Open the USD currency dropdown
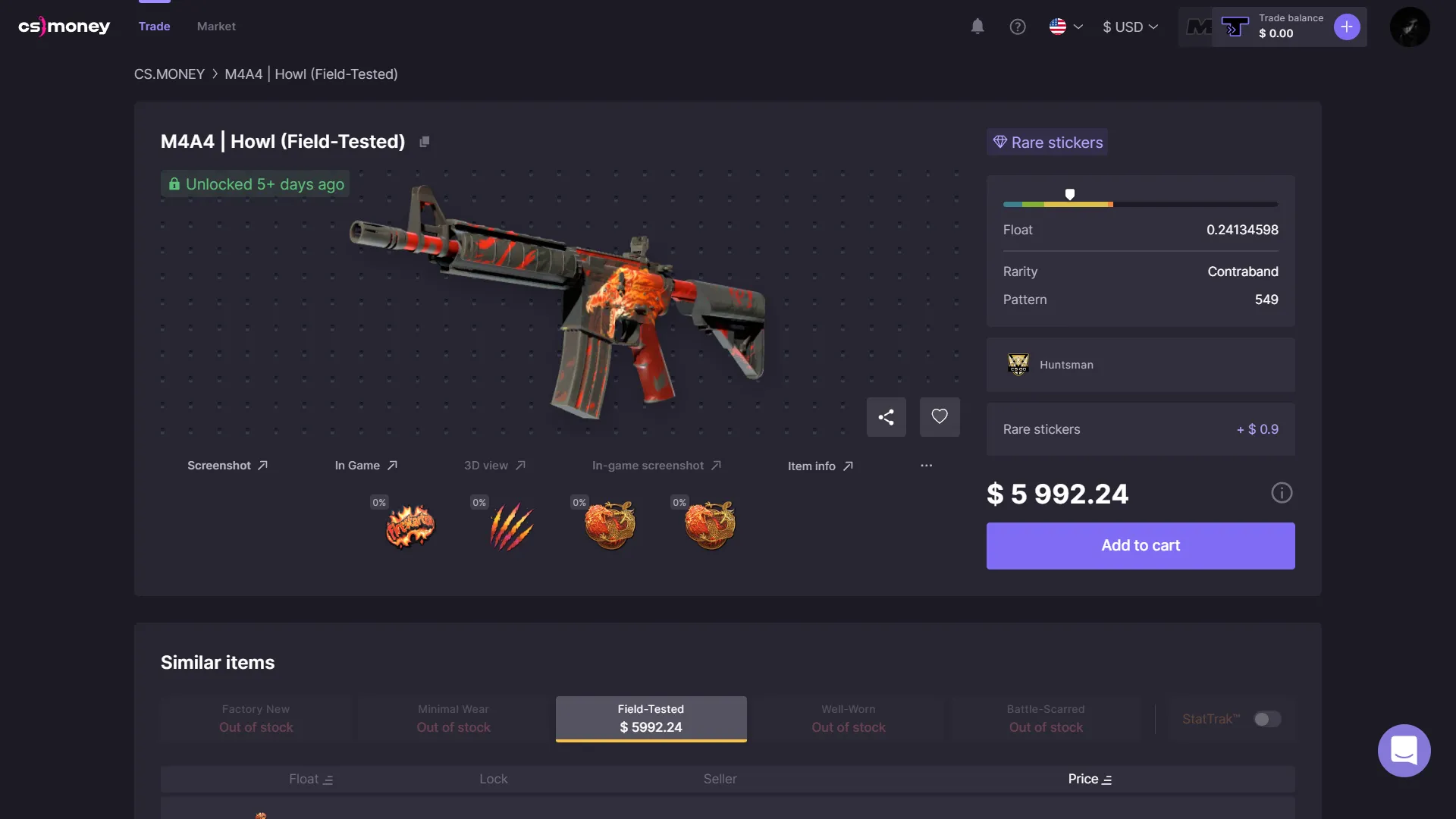The image size is (1456, 819). click(1130, 27)
